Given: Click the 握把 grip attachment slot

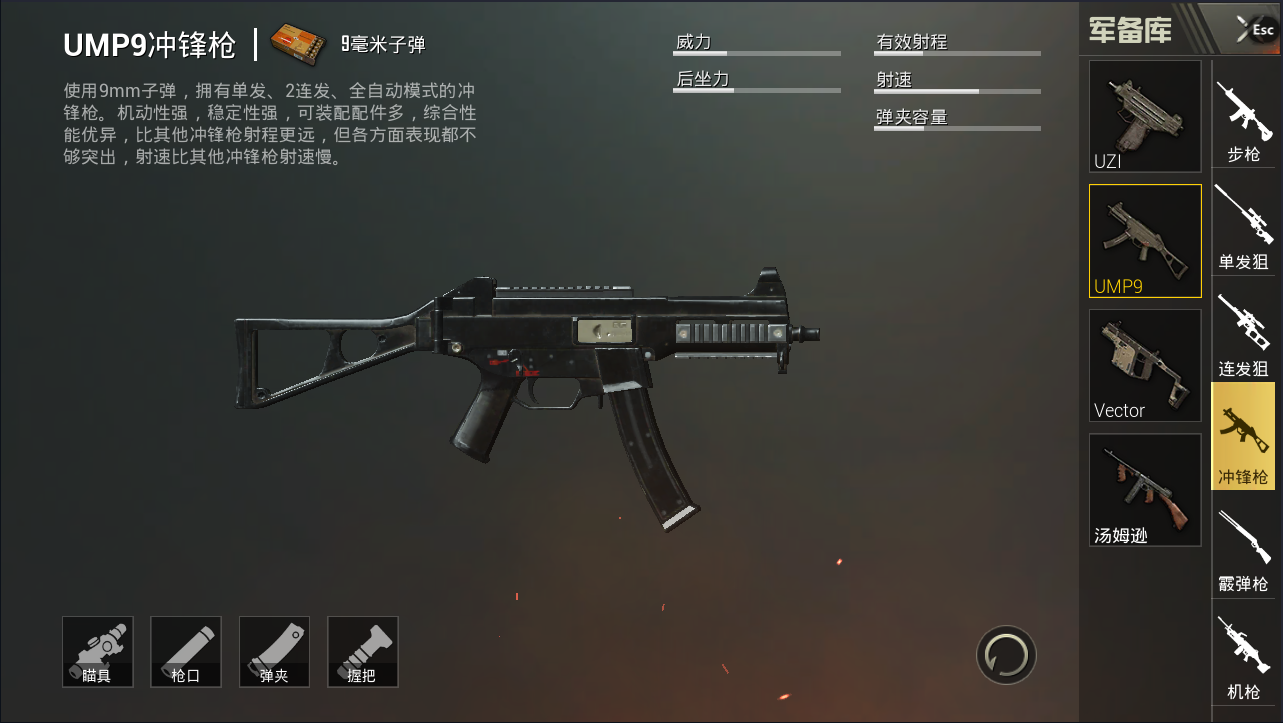Looking at the screenshot, I should pyautogui.click(x=362, y=651).
